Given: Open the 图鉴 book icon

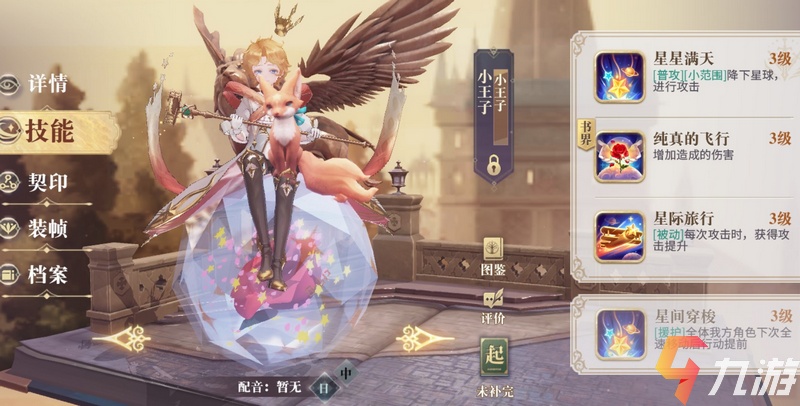Looking at the screenshot, I should (x=493, y=254).
